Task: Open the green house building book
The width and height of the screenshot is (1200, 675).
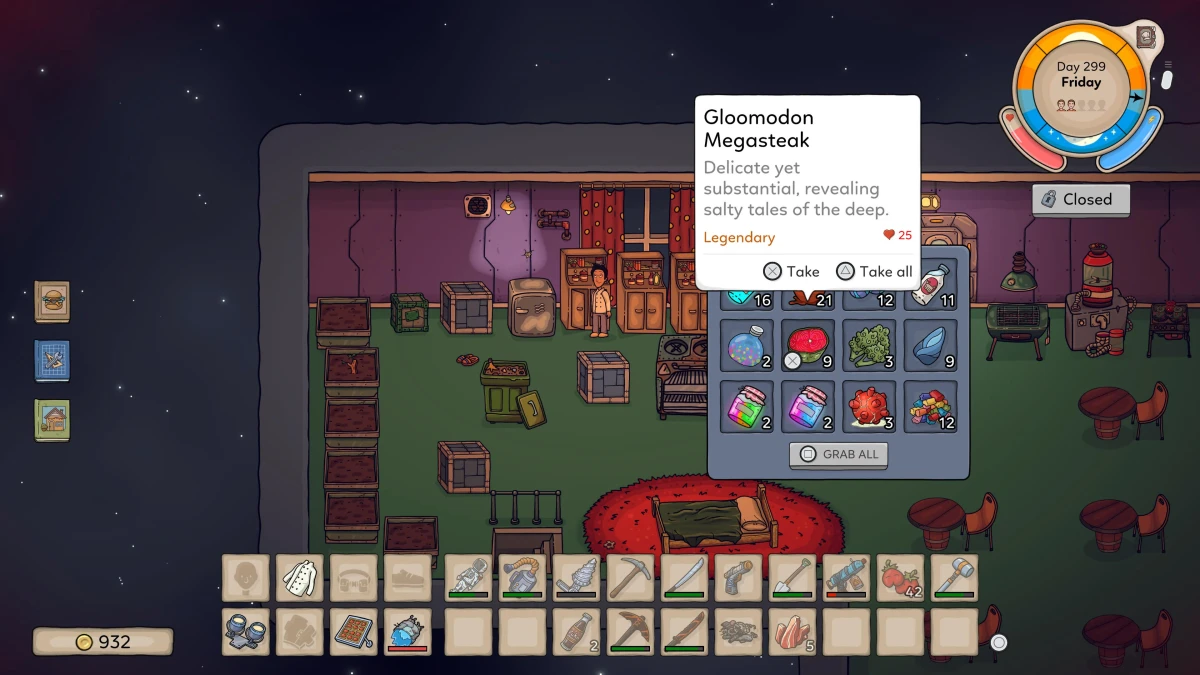Action: coord(52,419)
